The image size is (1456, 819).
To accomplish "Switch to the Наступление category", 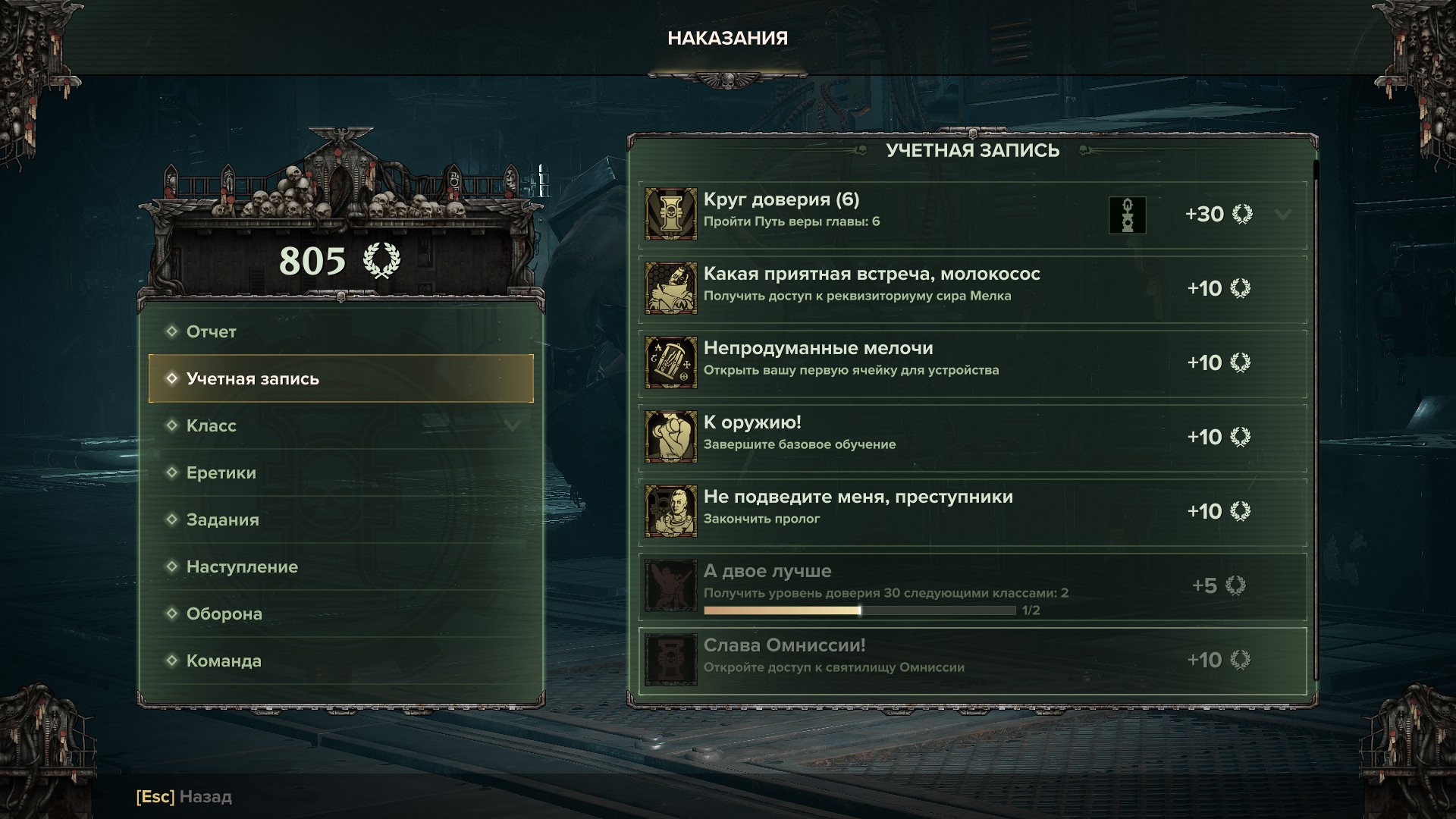I will 242,566.
